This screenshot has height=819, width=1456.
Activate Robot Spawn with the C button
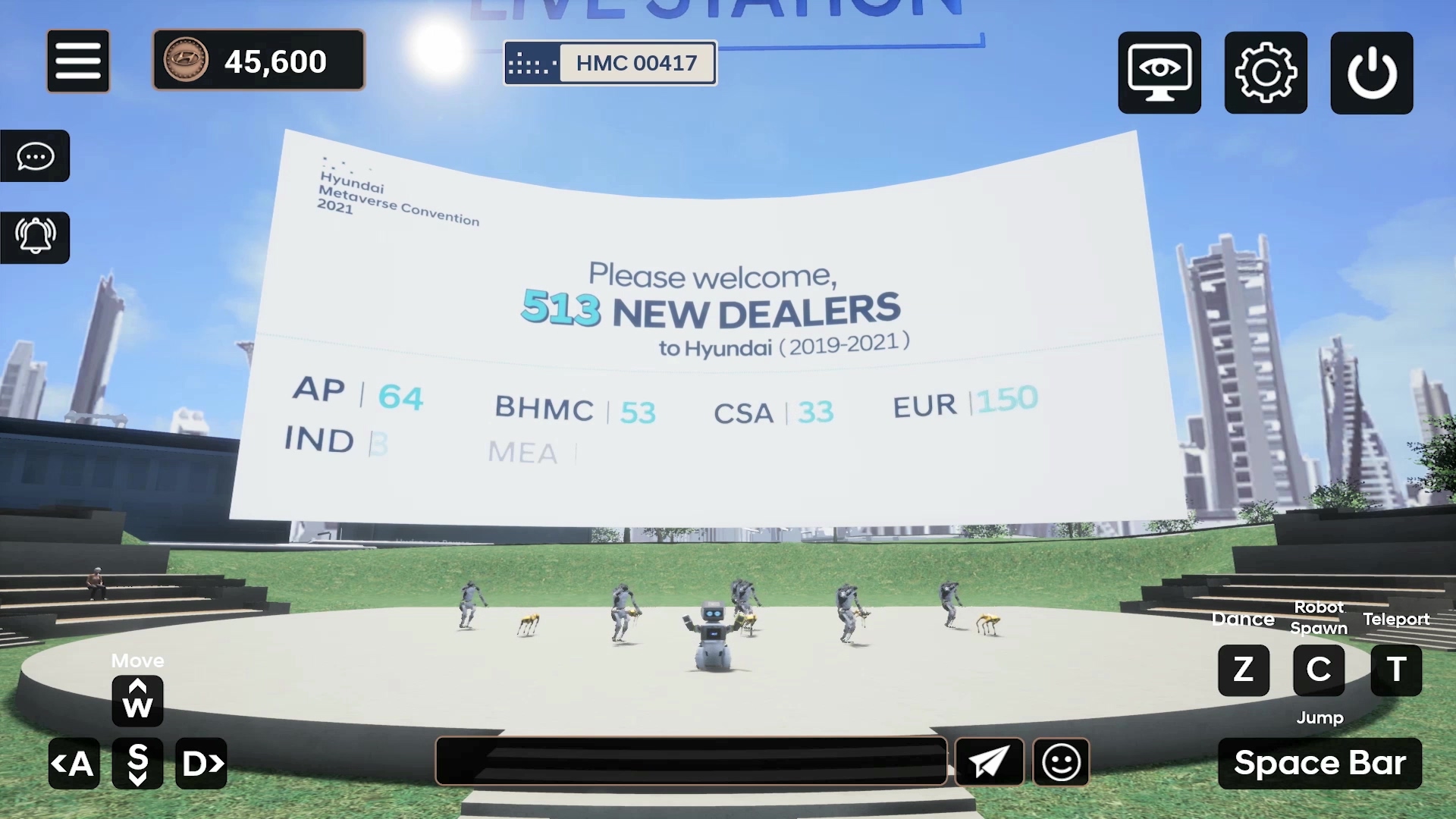tap(1319, 670)
